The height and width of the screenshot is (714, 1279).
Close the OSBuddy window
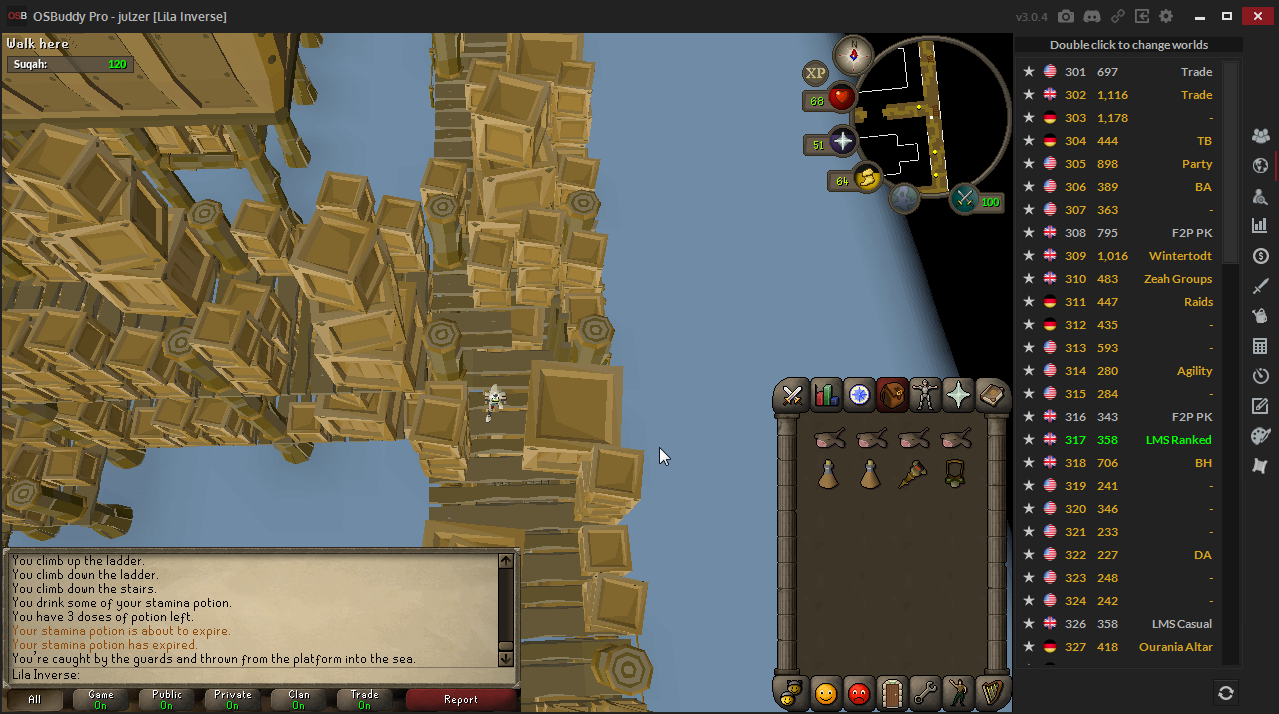click(x=1257, y=16)
